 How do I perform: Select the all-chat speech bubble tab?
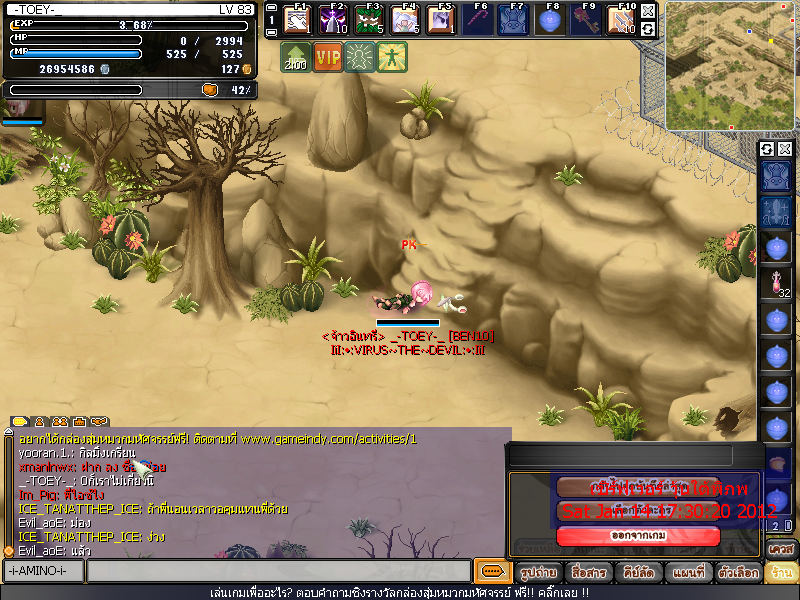(19, 421)
